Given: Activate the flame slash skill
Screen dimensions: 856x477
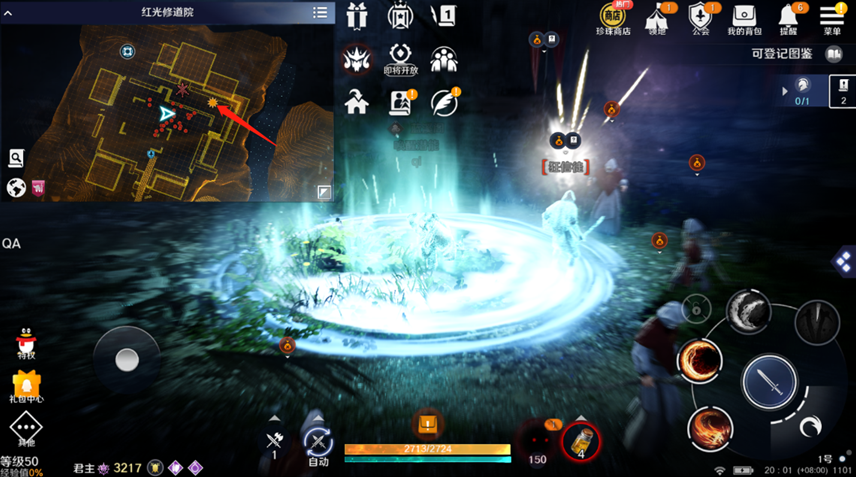Looking at the screenshot, I should tap(710, 427).
